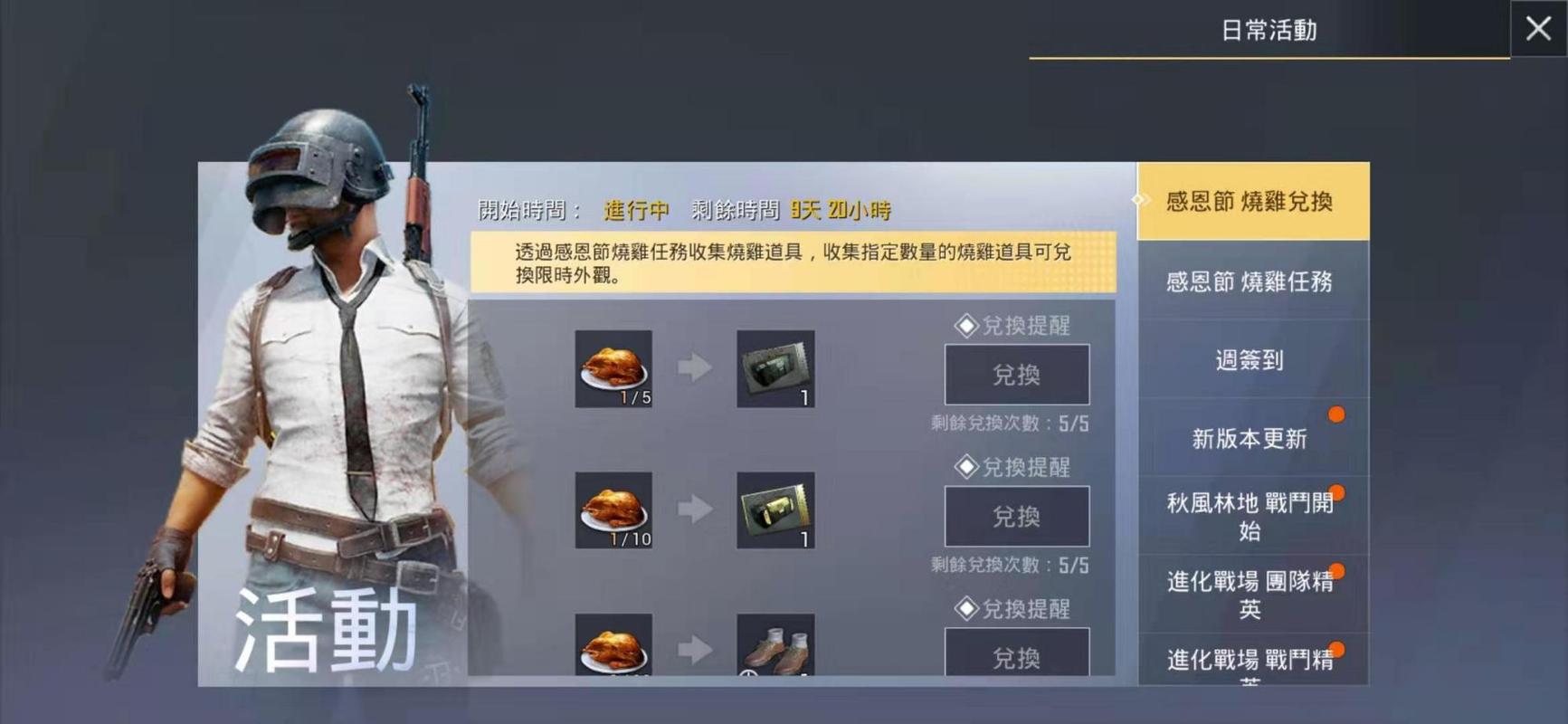View the first exchange reward card item
1568x724 pixels.
(775, 367)
